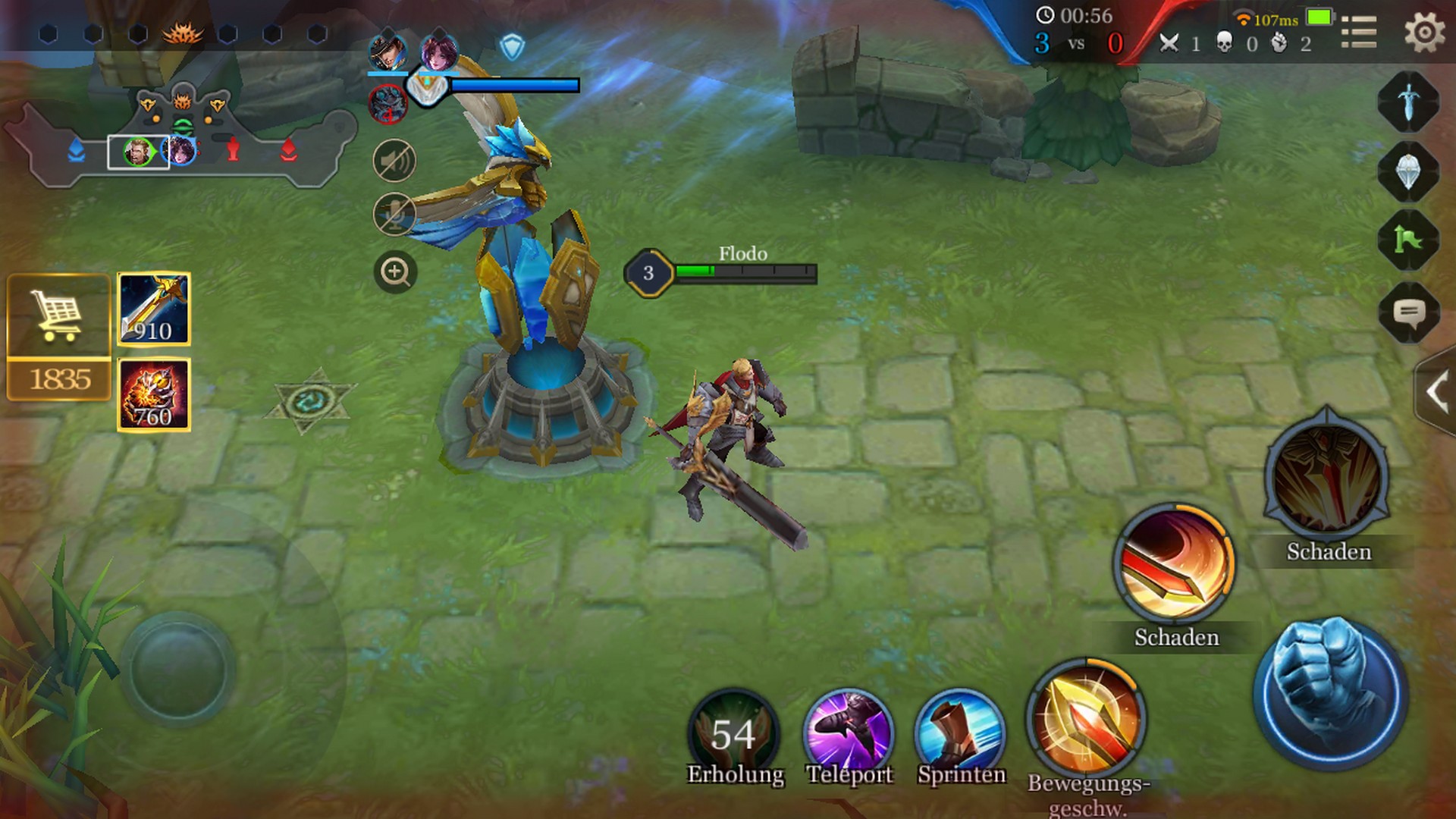
Task: Click the magnifier zoom button
Action: point(395,271)
